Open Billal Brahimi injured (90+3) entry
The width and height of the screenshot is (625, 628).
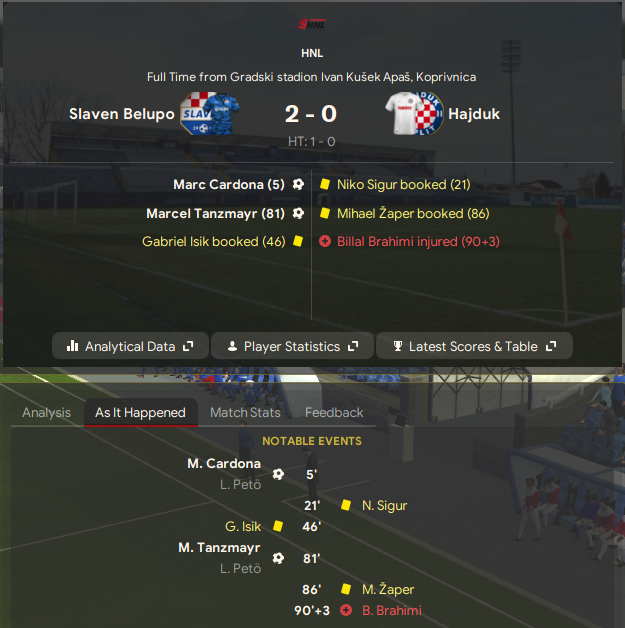[418, 242]
